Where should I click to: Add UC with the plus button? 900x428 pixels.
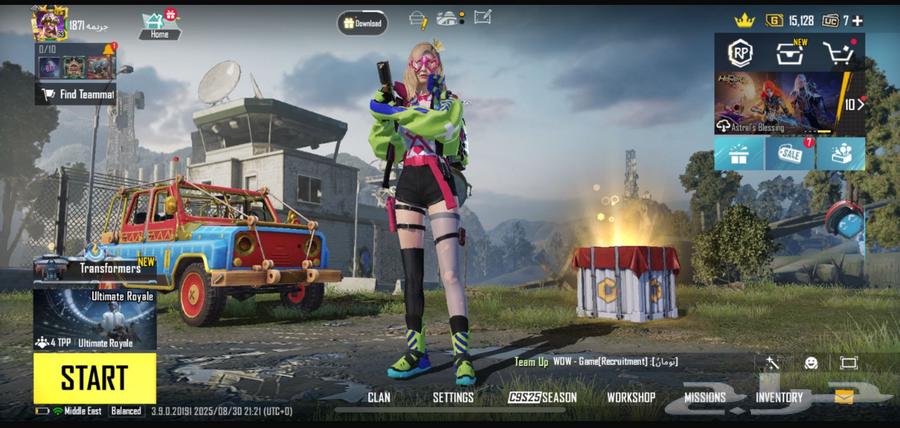[x=857, y=20]
